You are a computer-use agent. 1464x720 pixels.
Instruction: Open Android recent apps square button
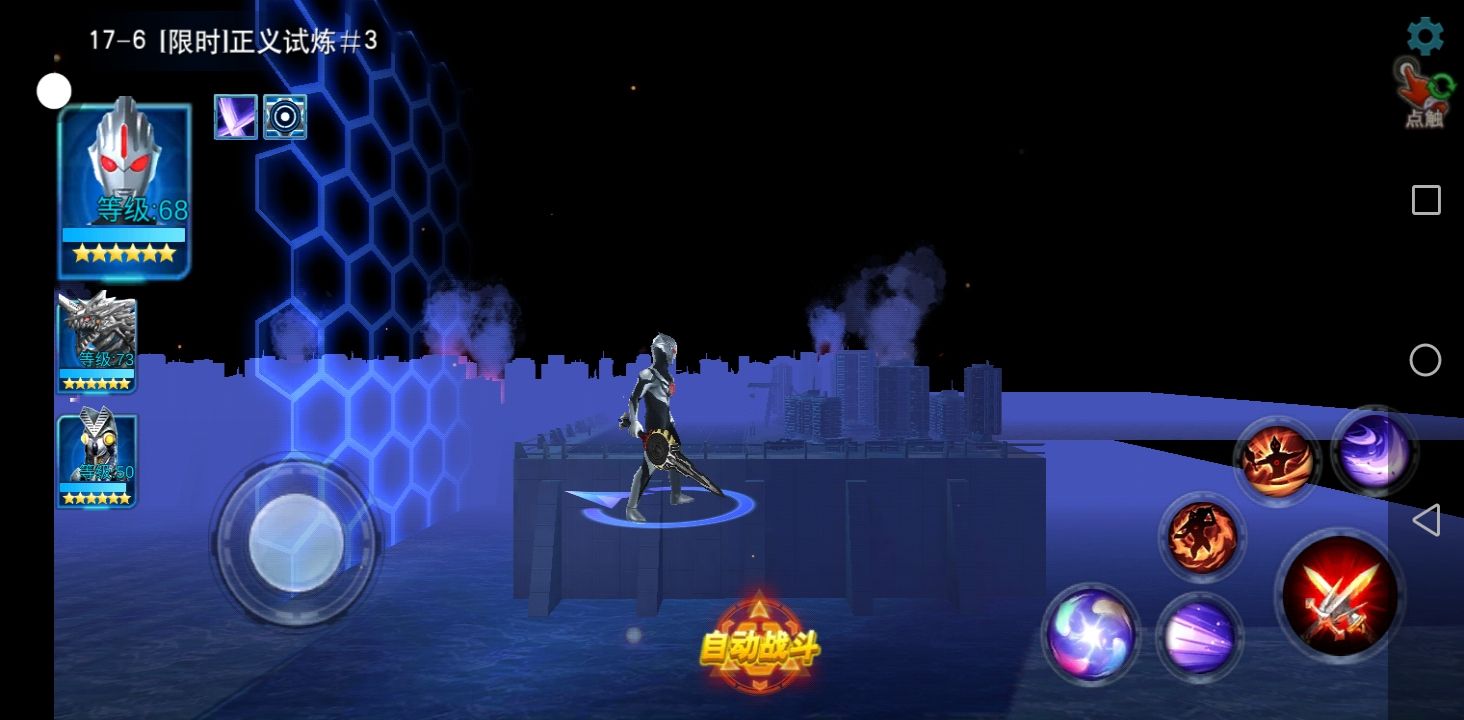point(1426,200)
